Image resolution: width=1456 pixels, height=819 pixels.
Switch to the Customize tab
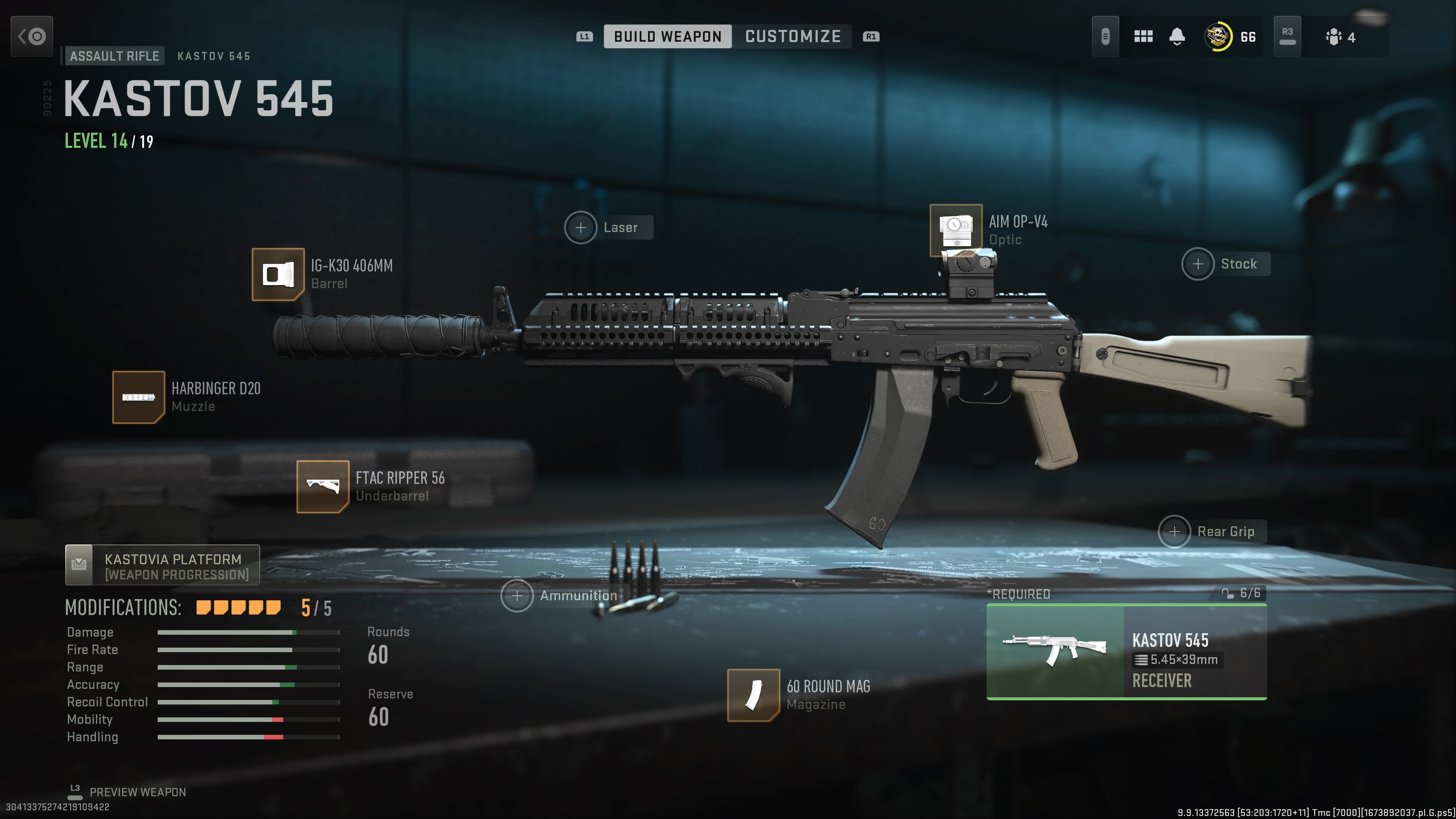(792, 37)
